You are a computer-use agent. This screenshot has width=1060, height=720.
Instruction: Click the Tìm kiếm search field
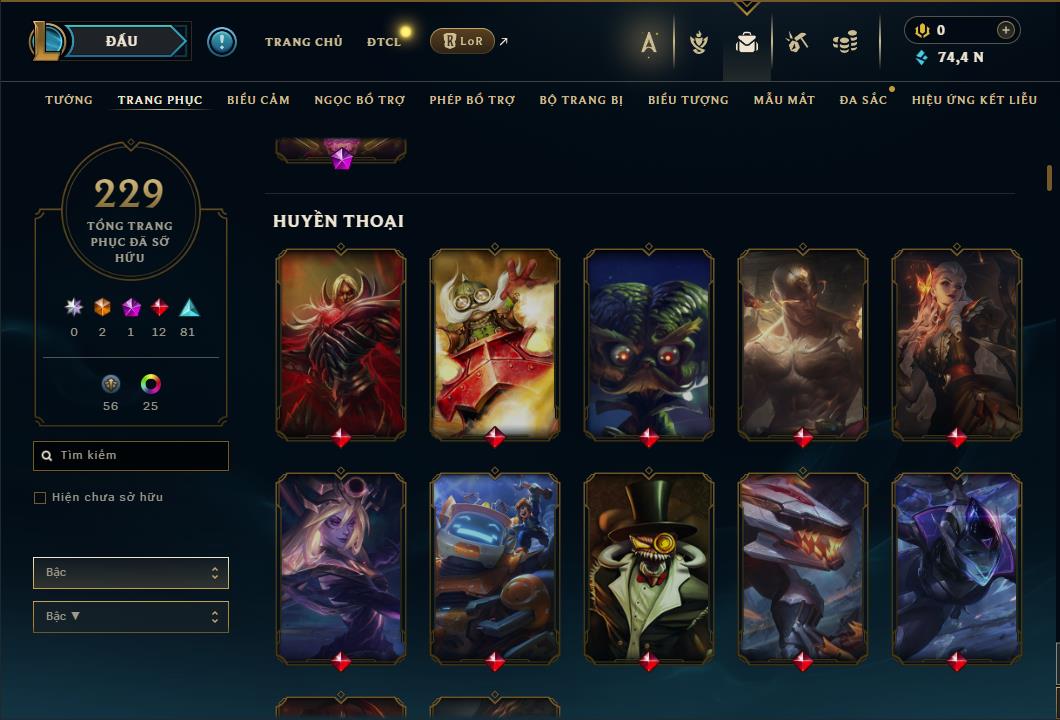point(131,456)
